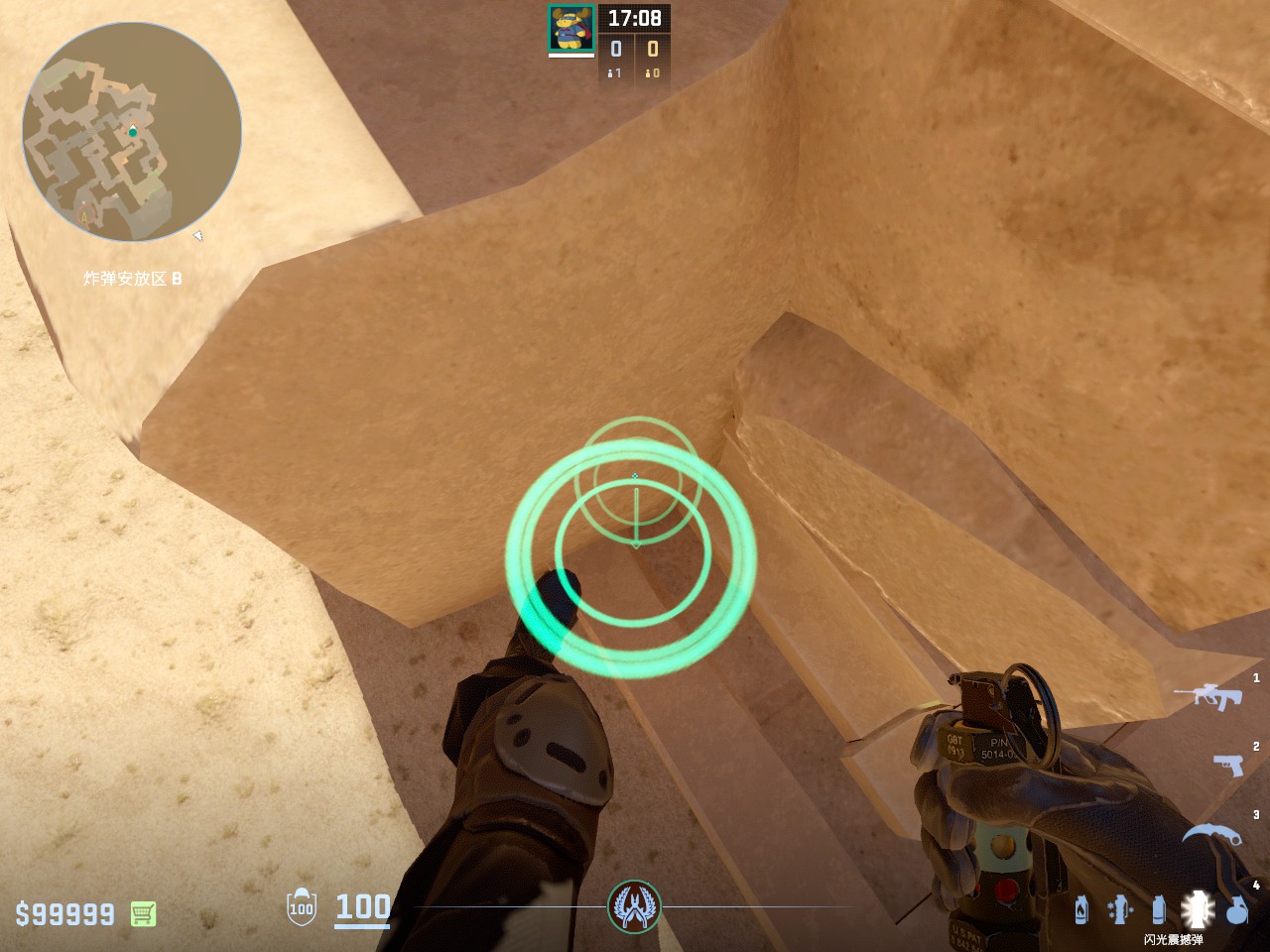
Task: Switch to the pistol in slot 2
Action: click(1228, 765)
